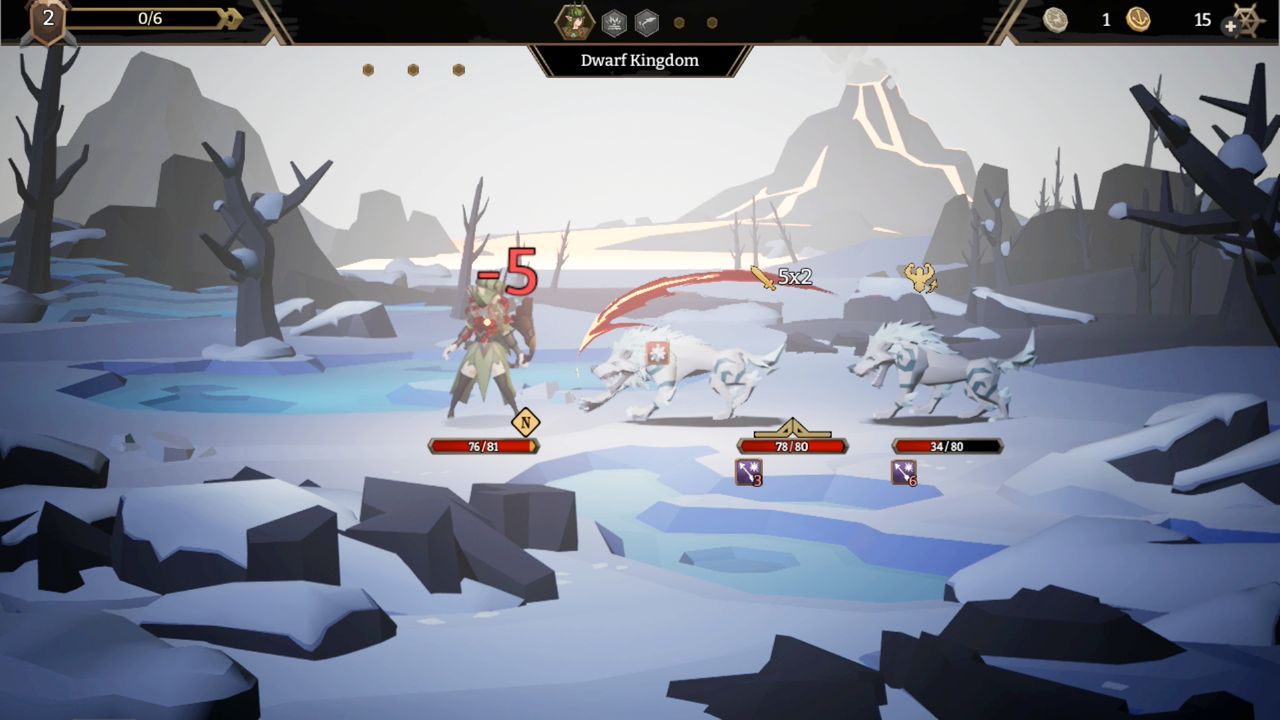The image size is (1280, 720).
Task: Open the silver coin currency icon
Action: point(1055,20)
